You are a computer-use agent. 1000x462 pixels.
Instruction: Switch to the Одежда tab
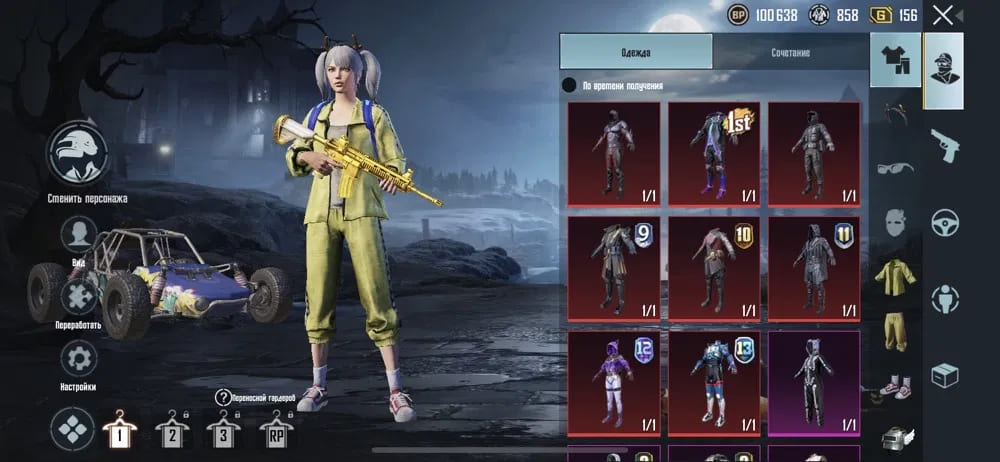click(x=636, y=52)
